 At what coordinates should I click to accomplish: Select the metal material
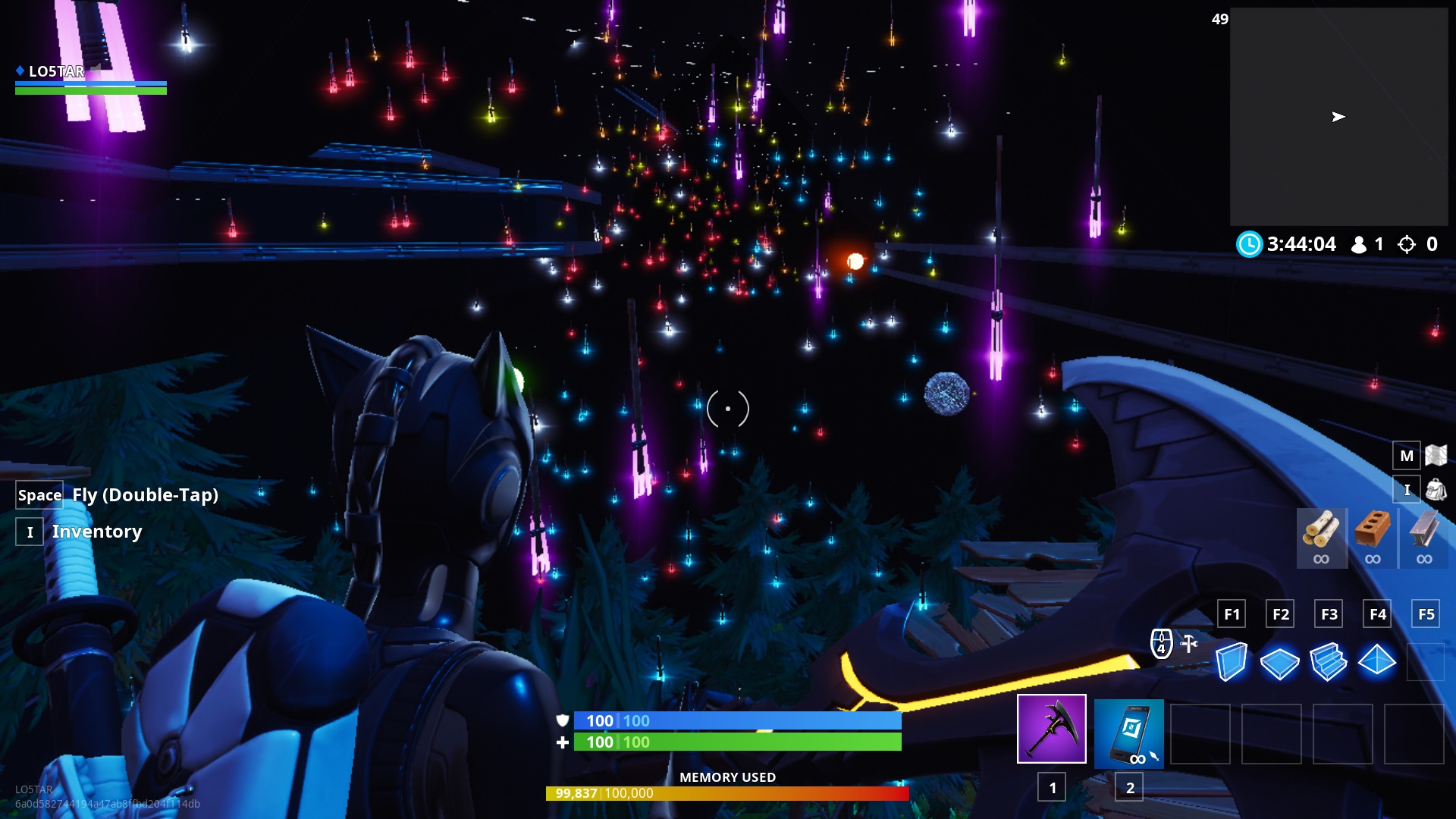1423,530
